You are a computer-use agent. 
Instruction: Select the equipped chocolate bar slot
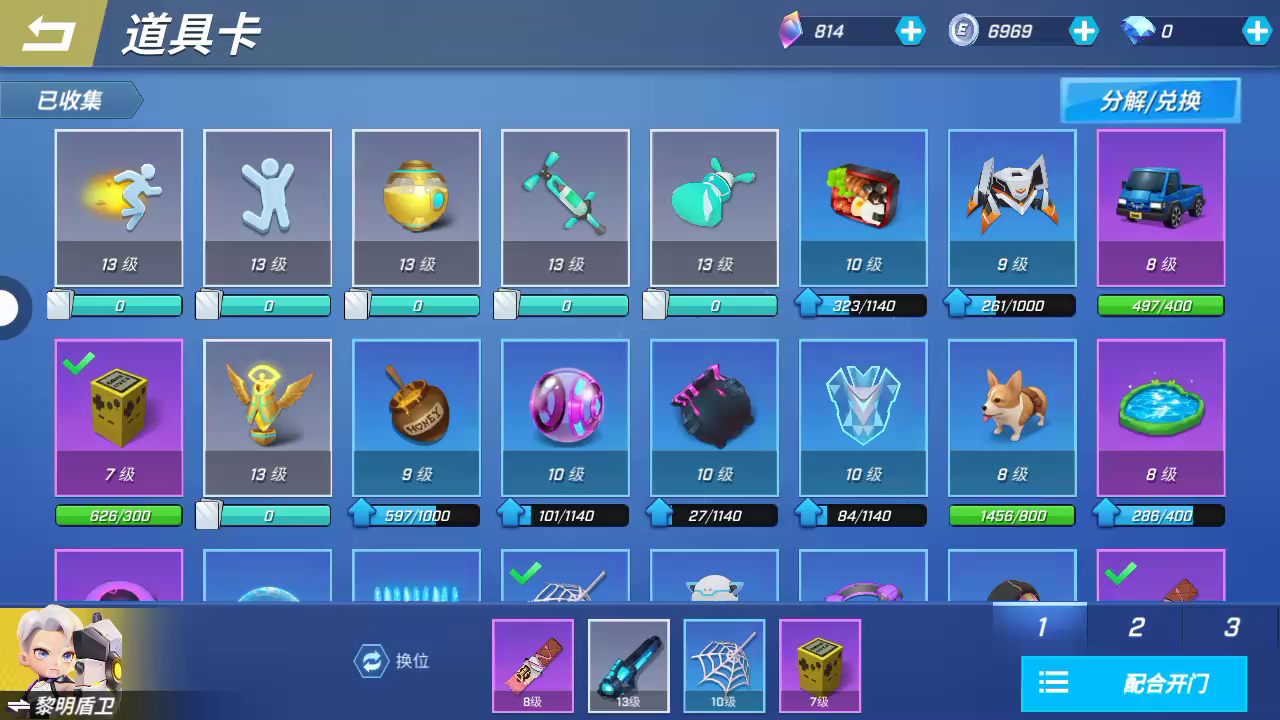tap(533, 665)
